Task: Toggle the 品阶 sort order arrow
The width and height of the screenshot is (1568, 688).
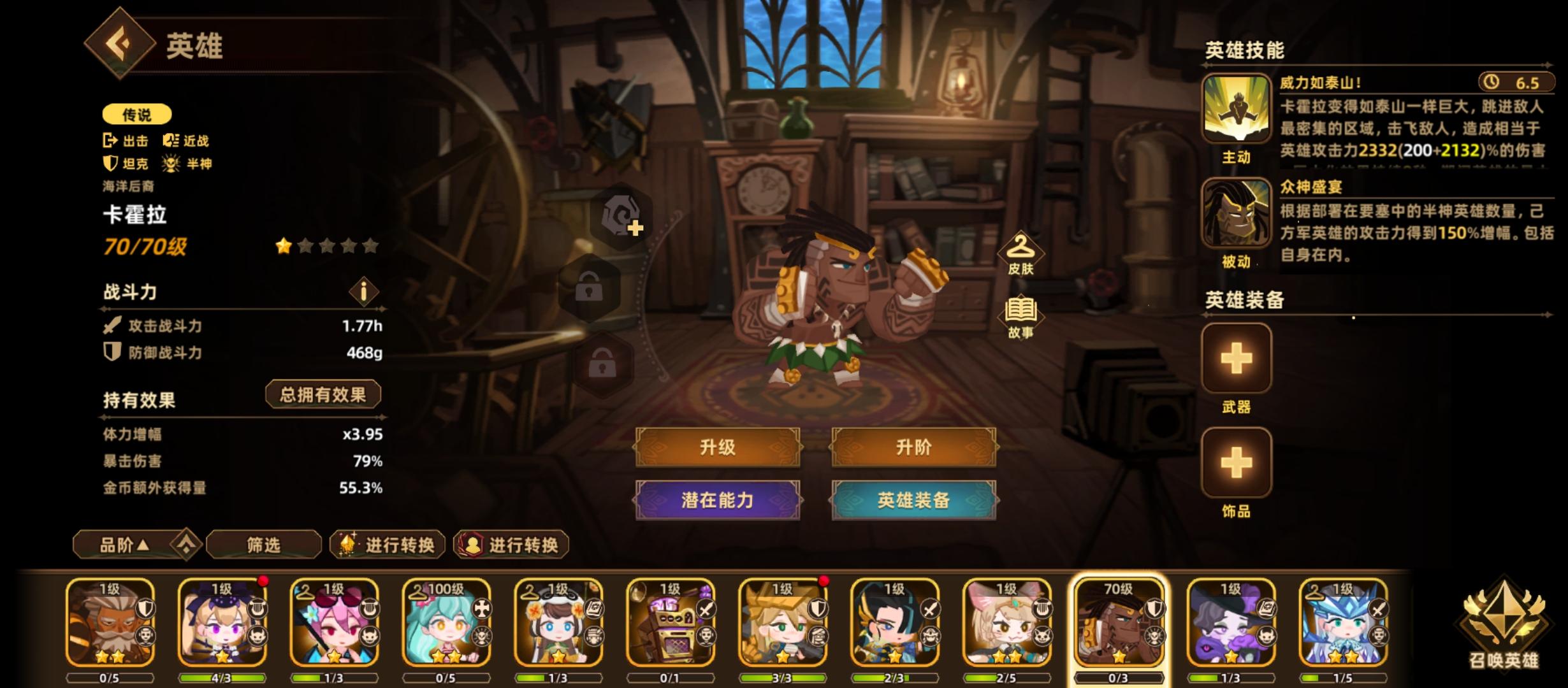Action: pyautogui.click(x=124, y=545)
